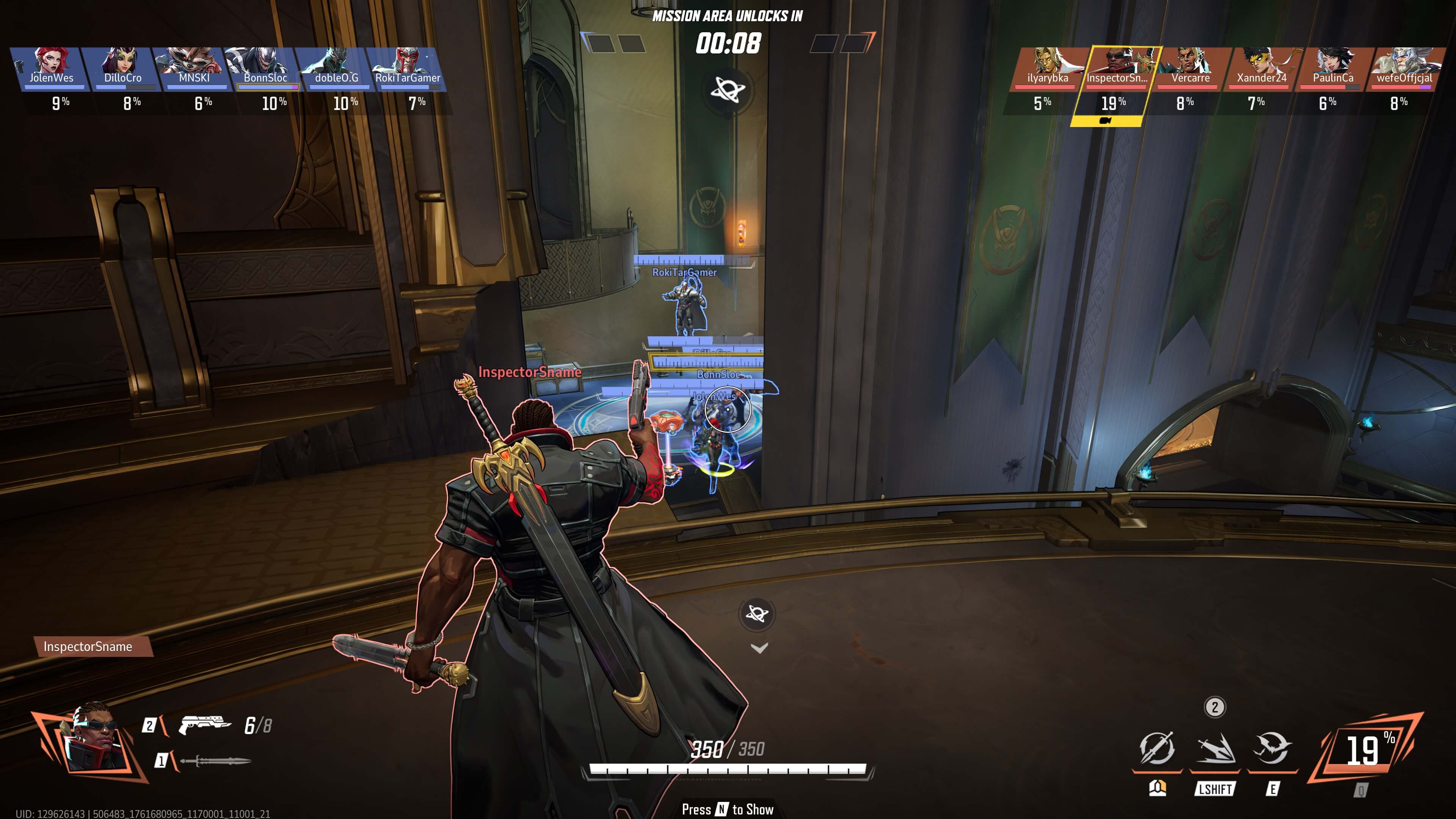Image resolution: width=1456 pixels, height=819 pixels.
Task: Activate the dash ability above LSHIFT
Action: (x=1214, y=750)
